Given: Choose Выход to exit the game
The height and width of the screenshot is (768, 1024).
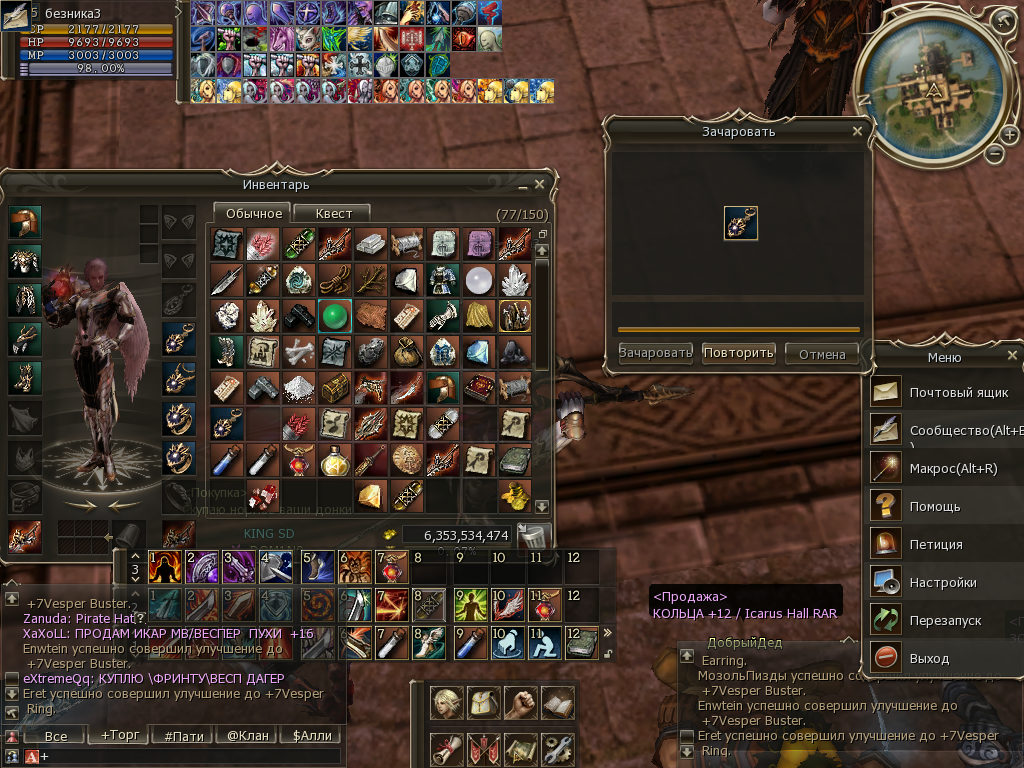Looking at the screenshot, I should (929, 659).
